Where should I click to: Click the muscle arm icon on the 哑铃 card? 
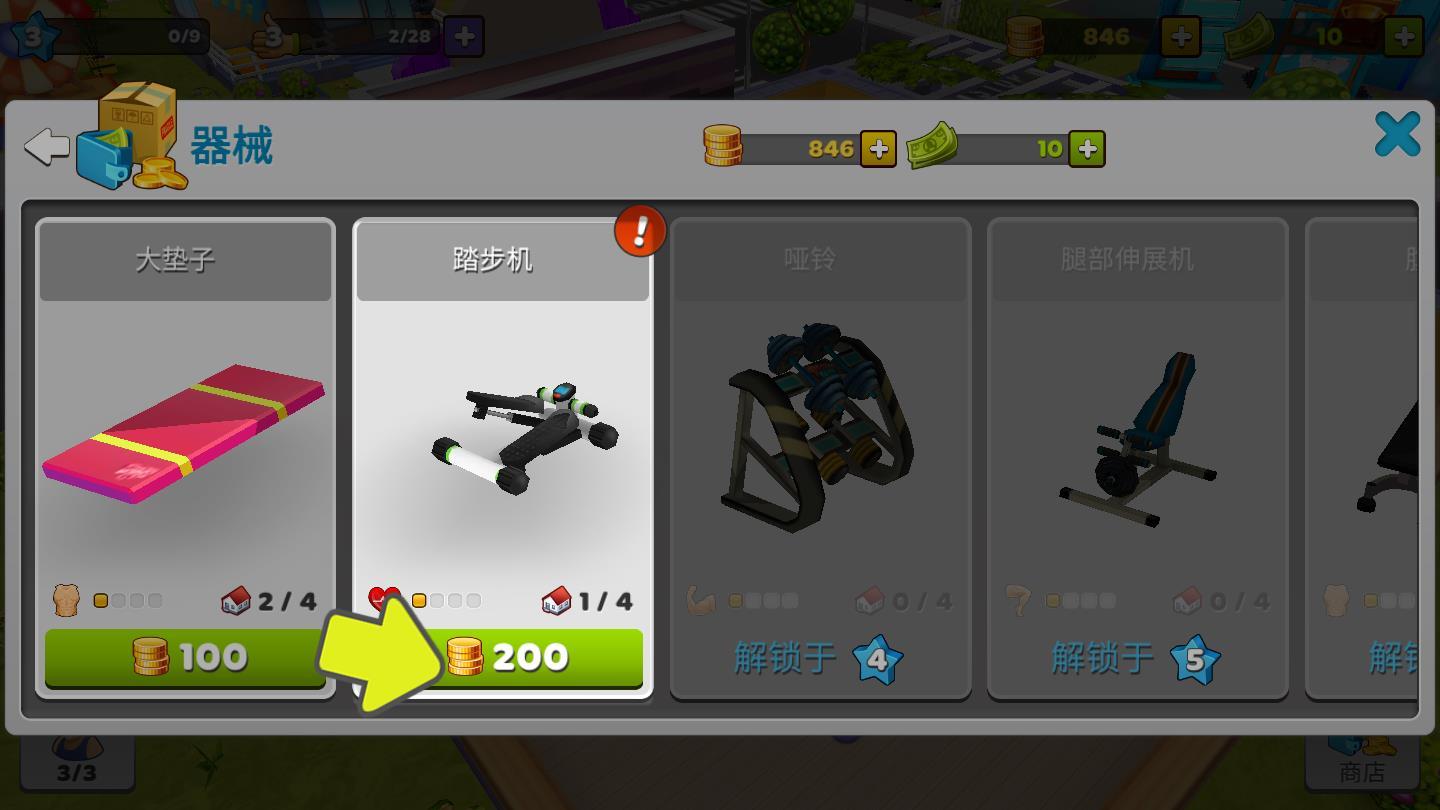click(x=701, y=600)
